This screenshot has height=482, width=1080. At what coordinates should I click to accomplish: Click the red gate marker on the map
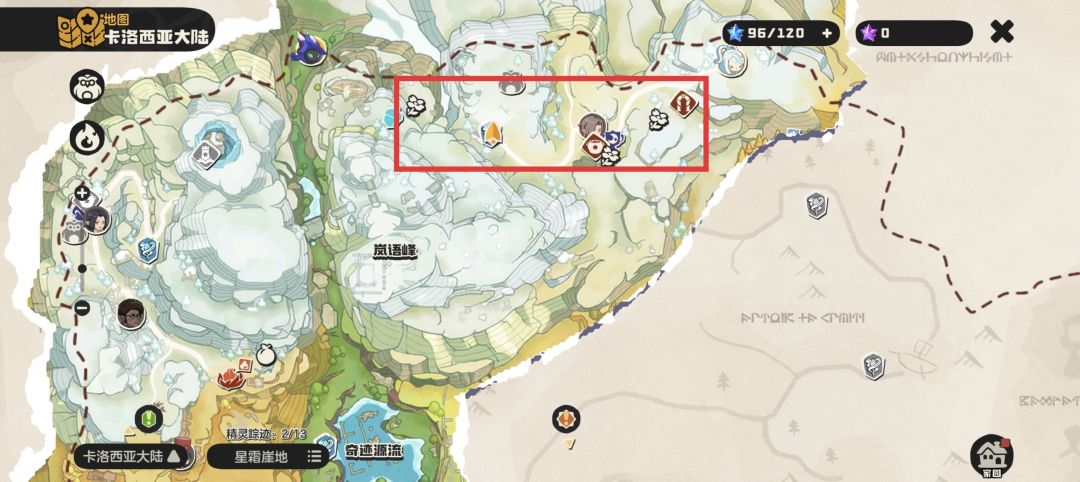click(x=684, y=103)
